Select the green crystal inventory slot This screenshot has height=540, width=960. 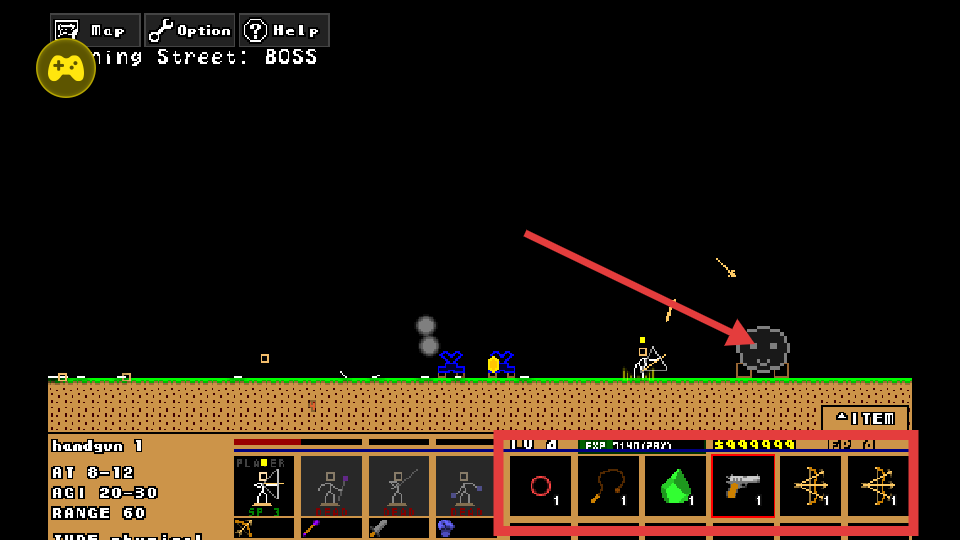(x=677, y=486)
